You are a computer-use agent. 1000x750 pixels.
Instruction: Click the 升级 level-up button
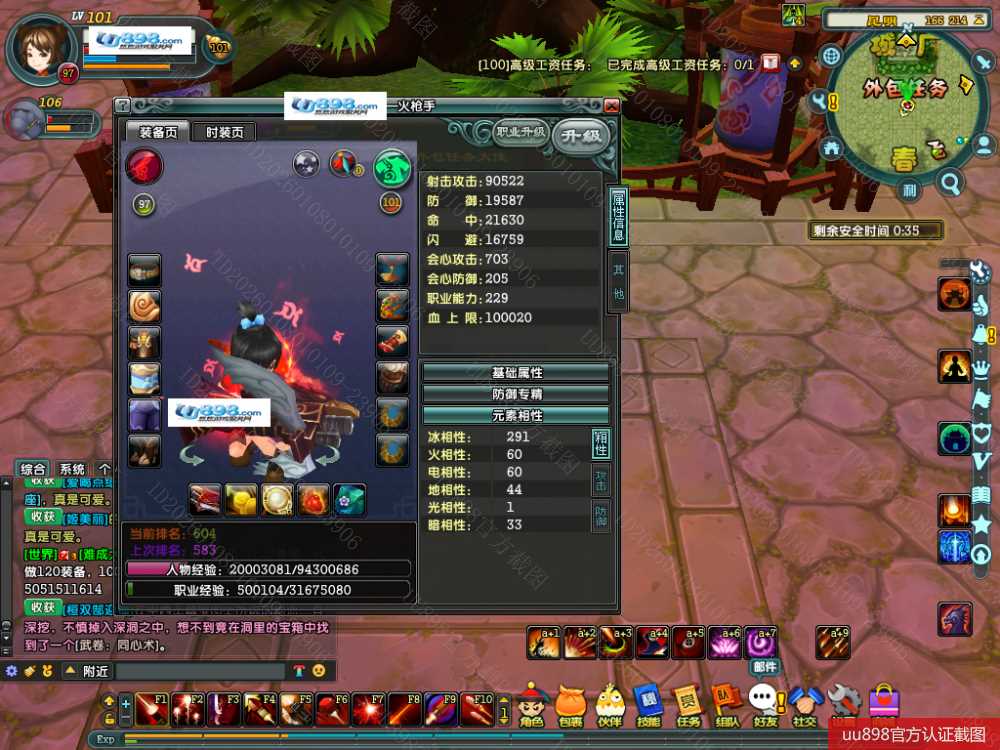click(581, 134)
